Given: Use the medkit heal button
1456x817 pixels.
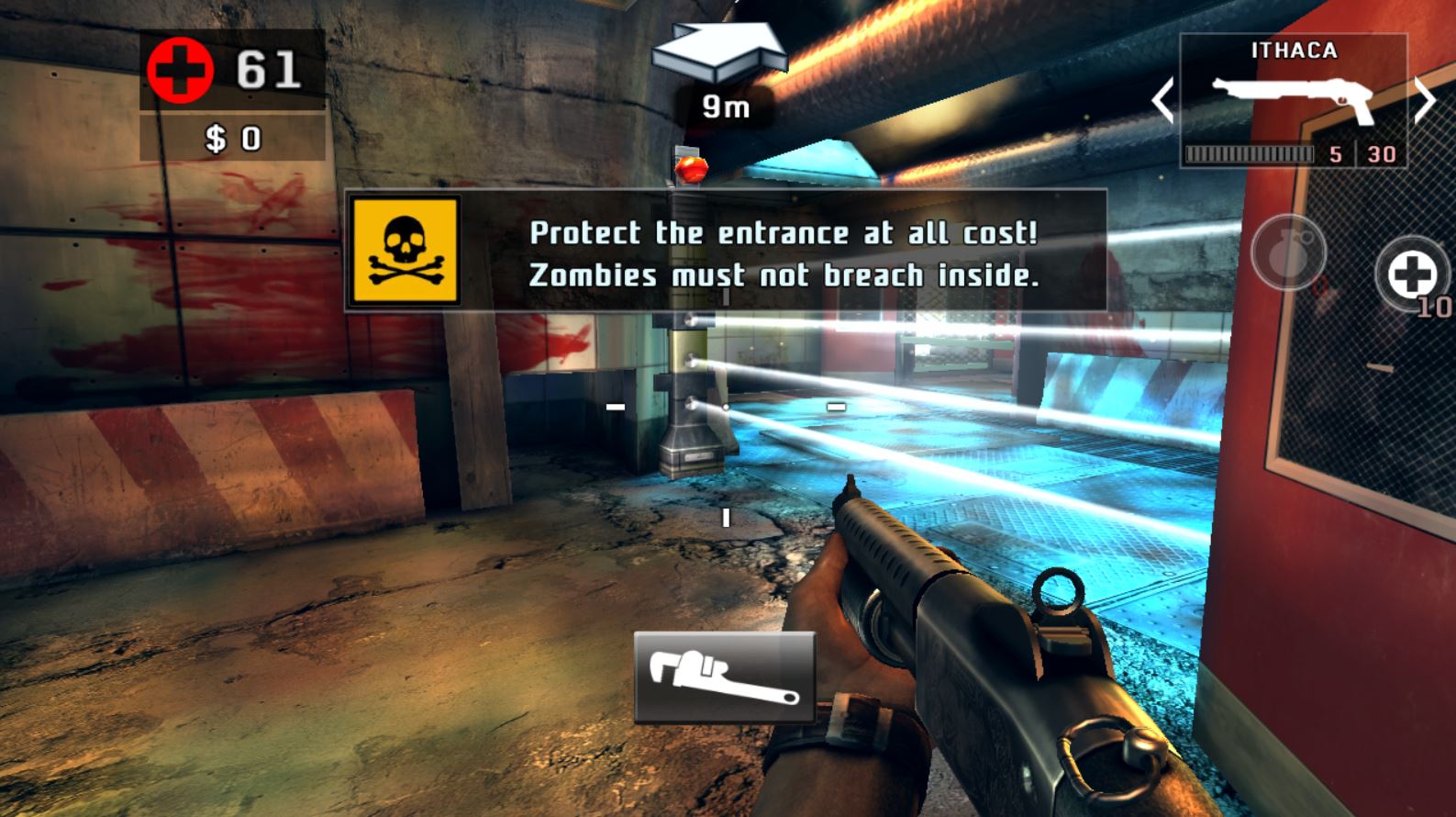Looking at the screenshot, I should (x=1411, y=274).
